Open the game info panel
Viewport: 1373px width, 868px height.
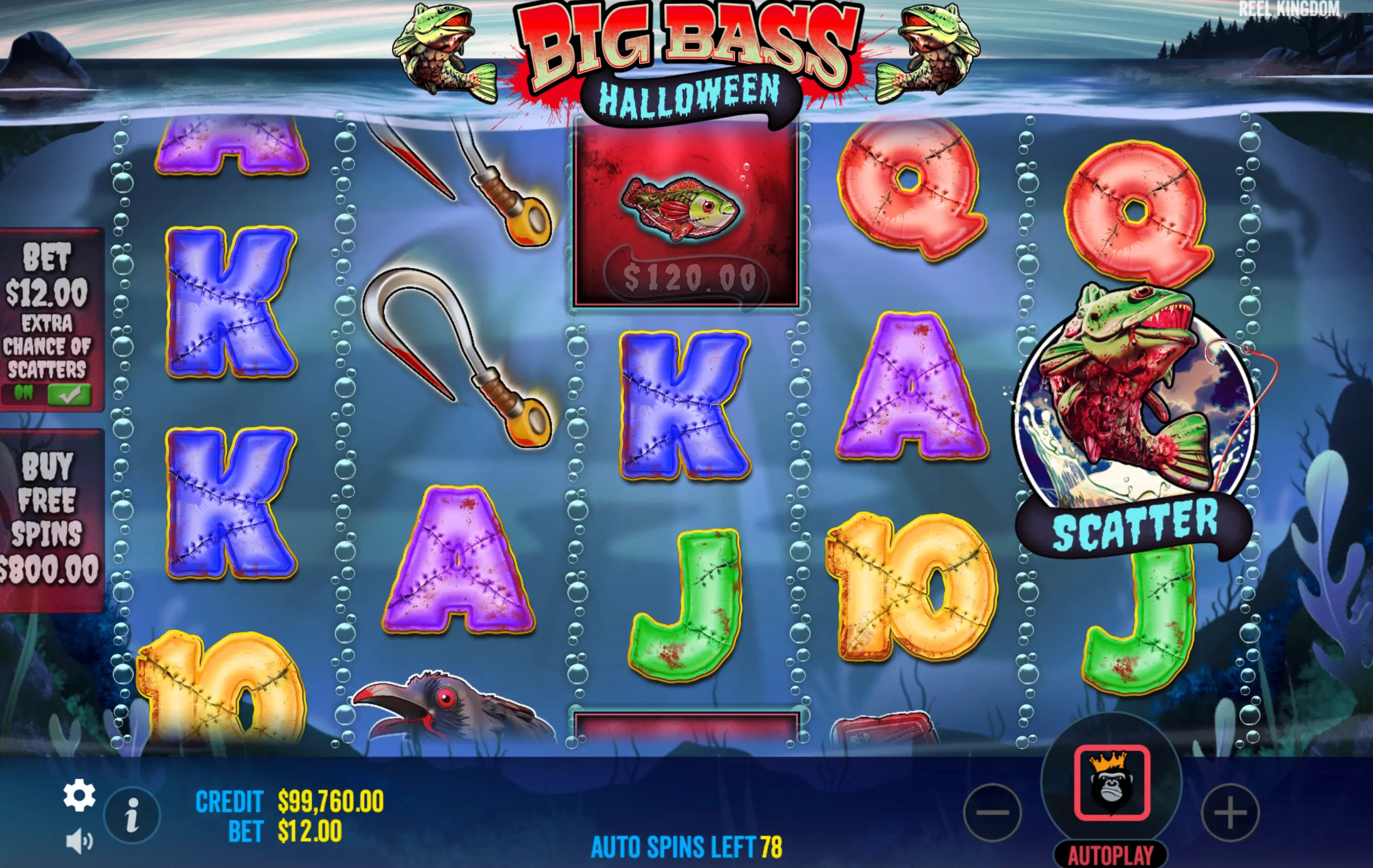[132, 815]
